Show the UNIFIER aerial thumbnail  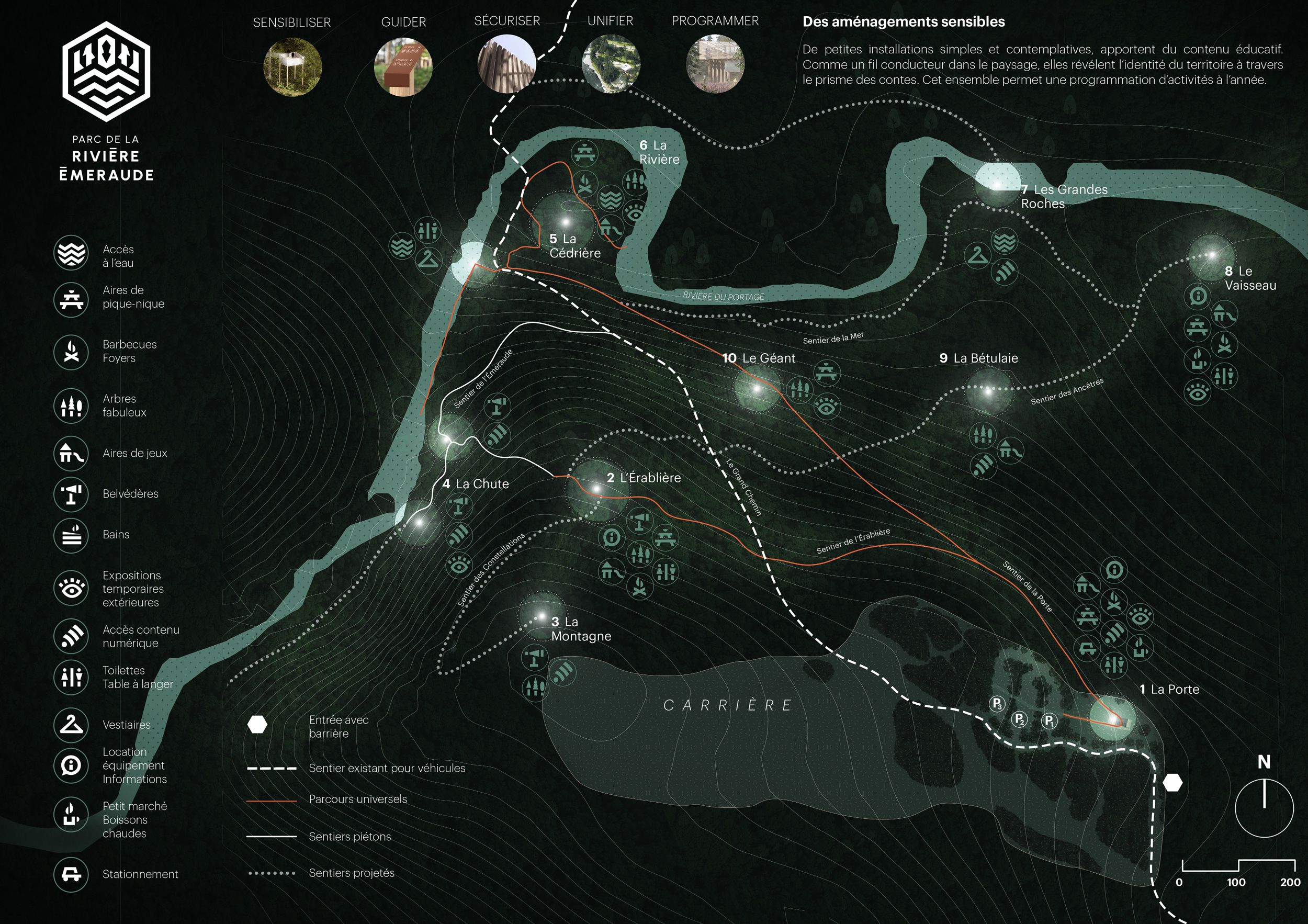coord(611,64)
